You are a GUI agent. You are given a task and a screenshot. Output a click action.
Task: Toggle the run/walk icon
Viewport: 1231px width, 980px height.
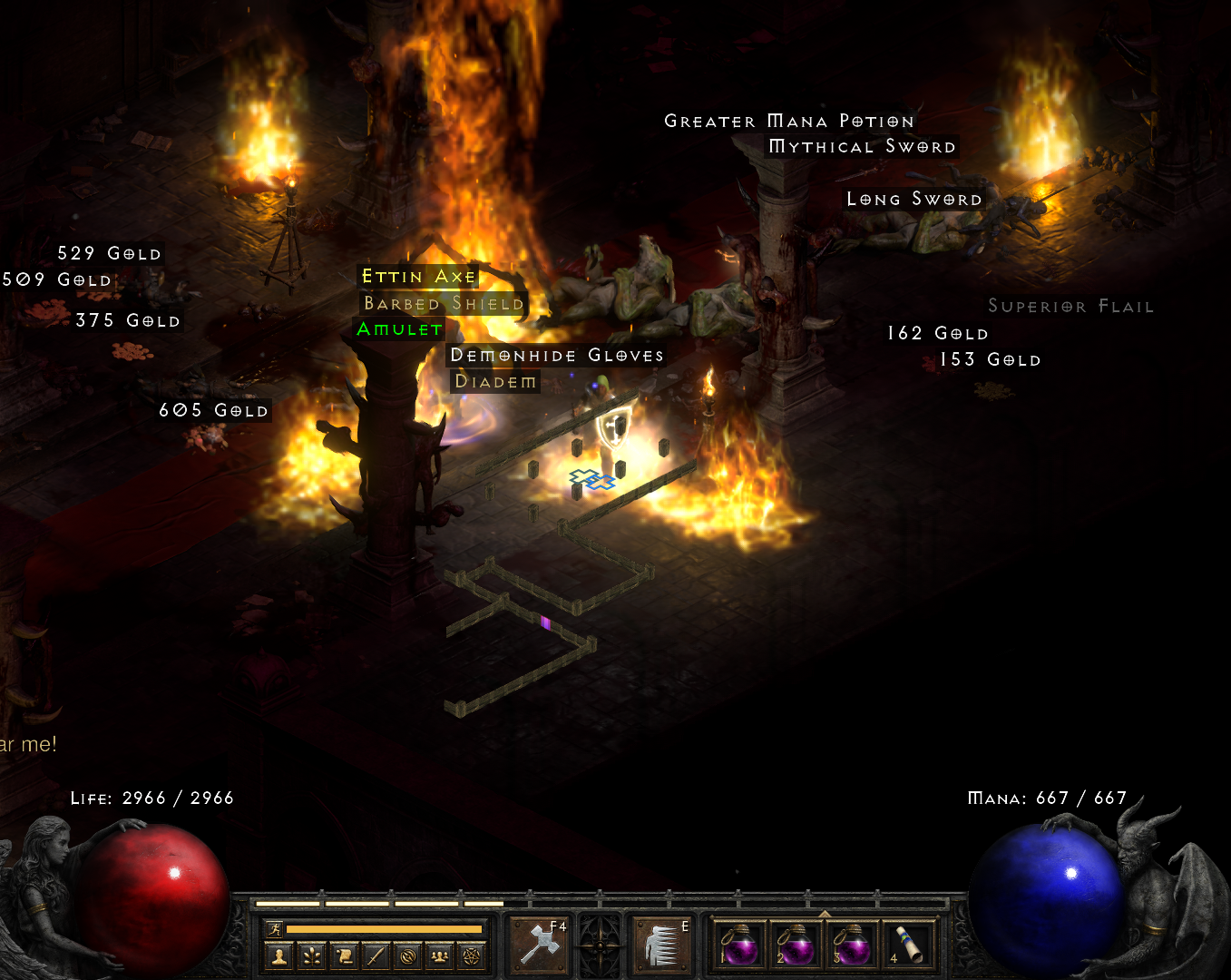tap(274, 928)
